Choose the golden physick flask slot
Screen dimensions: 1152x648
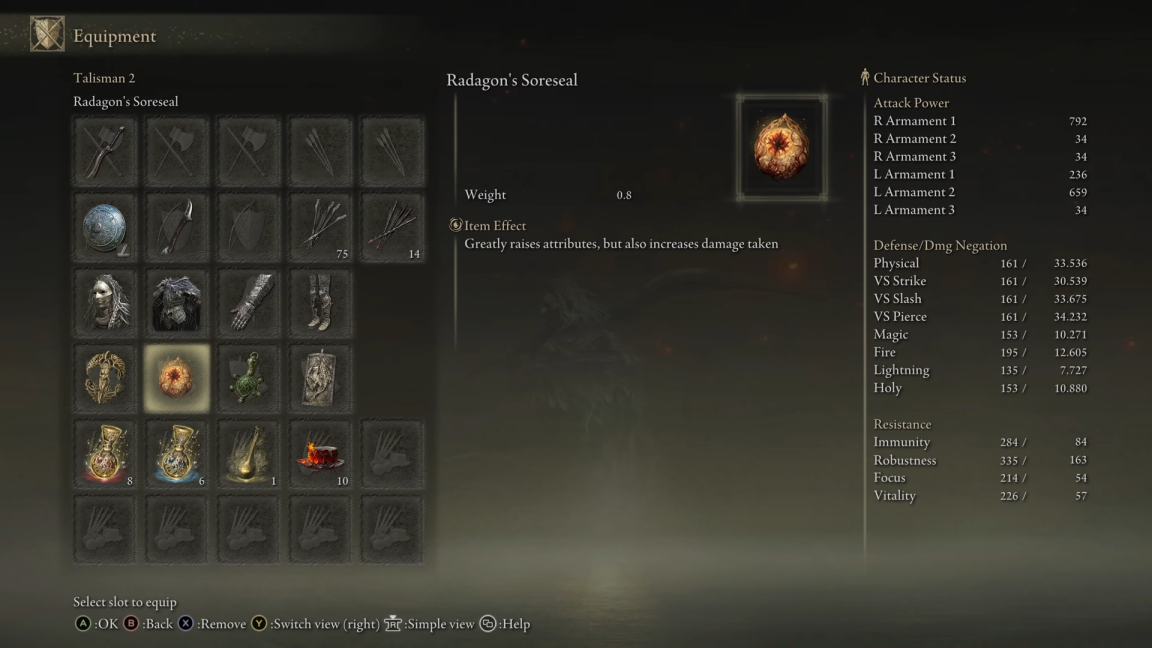click(249, 455)
